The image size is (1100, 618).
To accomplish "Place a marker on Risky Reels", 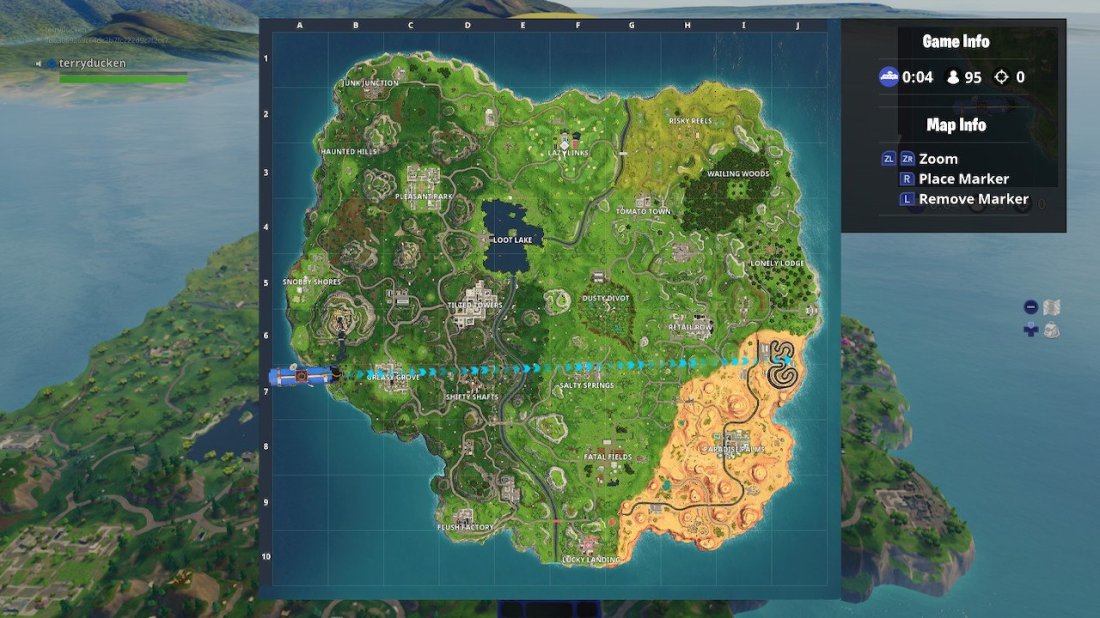I will tap(690, 120).
